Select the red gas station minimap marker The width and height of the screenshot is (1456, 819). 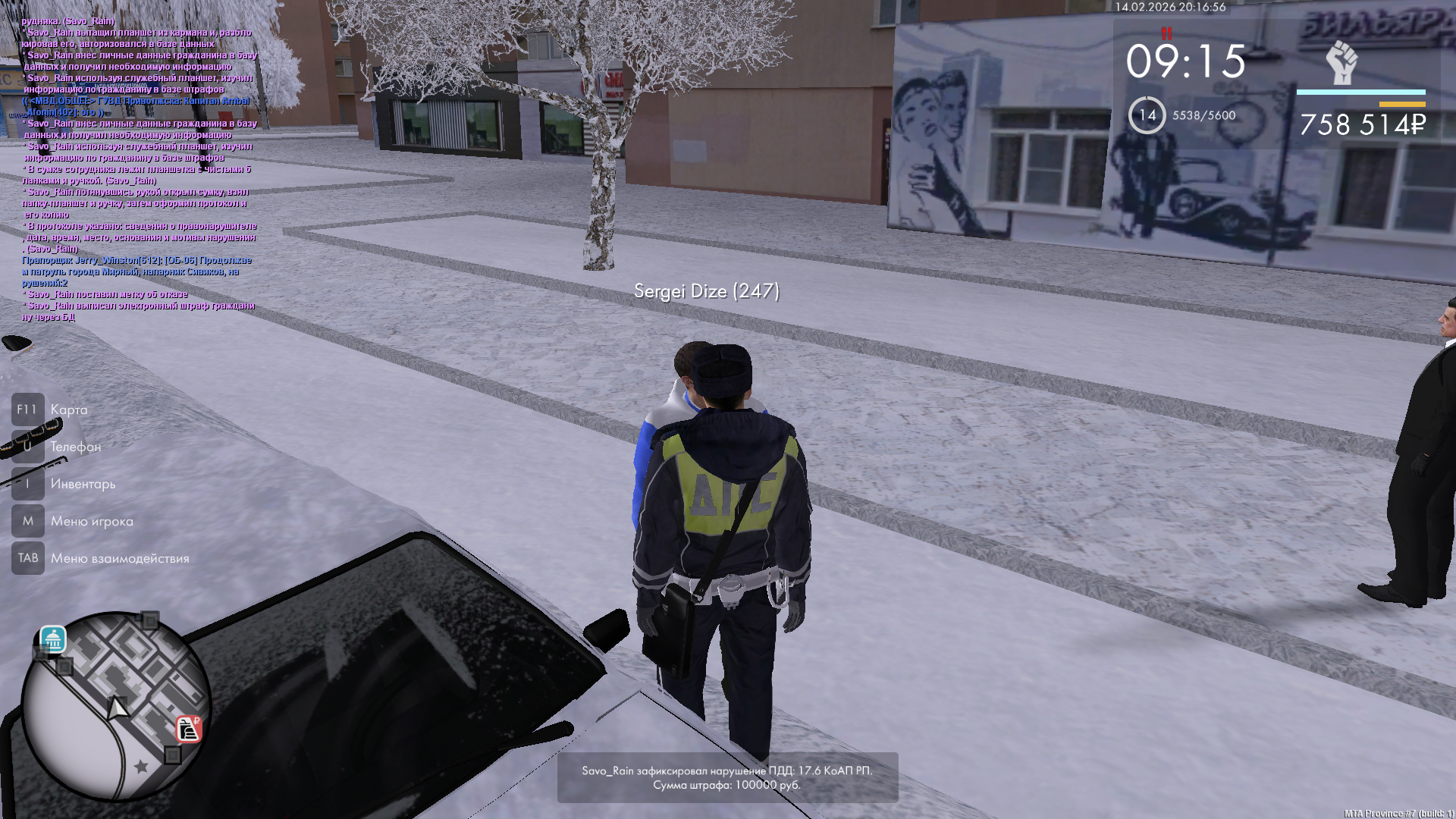[188, 729]
